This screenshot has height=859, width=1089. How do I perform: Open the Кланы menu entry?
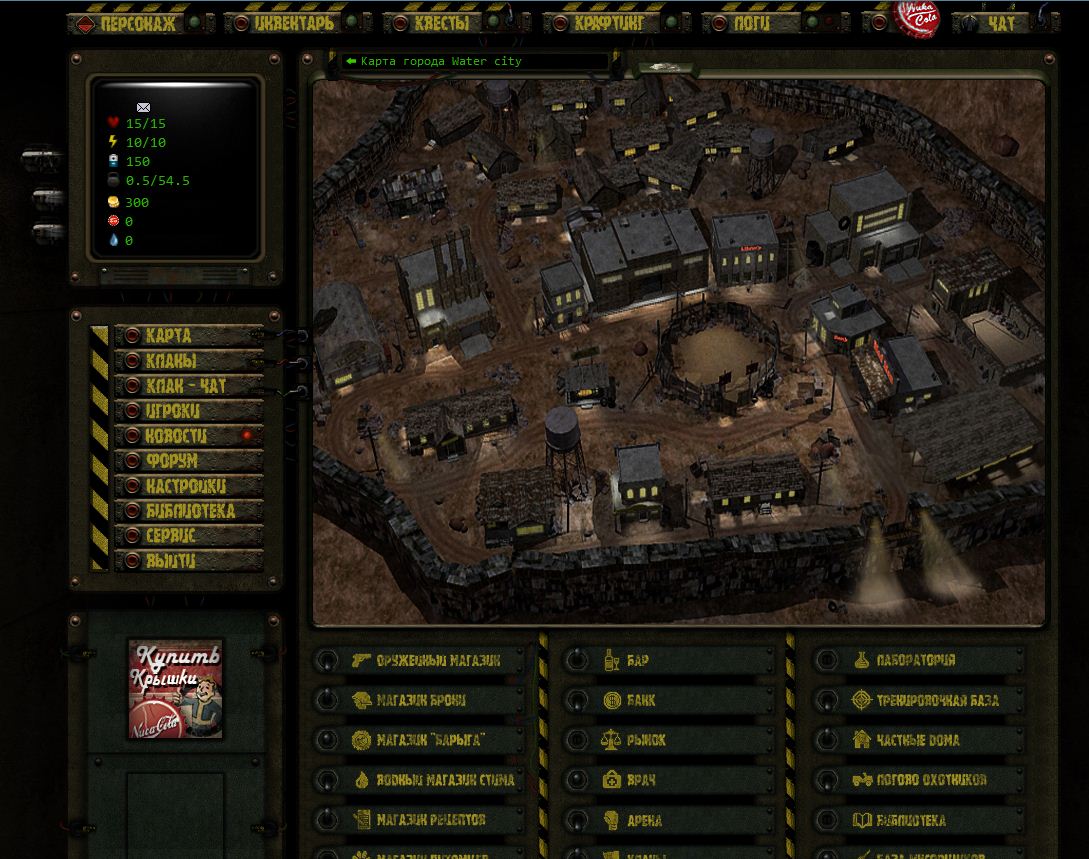(x=188, y=361)
